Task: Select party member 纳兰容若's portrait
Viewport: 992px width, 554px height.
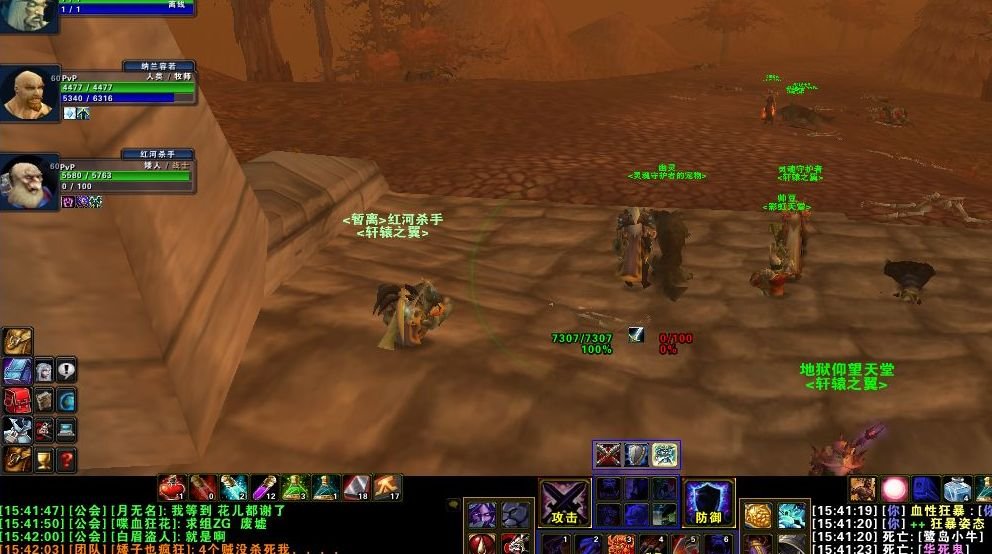Action: (x=28, y=94)
